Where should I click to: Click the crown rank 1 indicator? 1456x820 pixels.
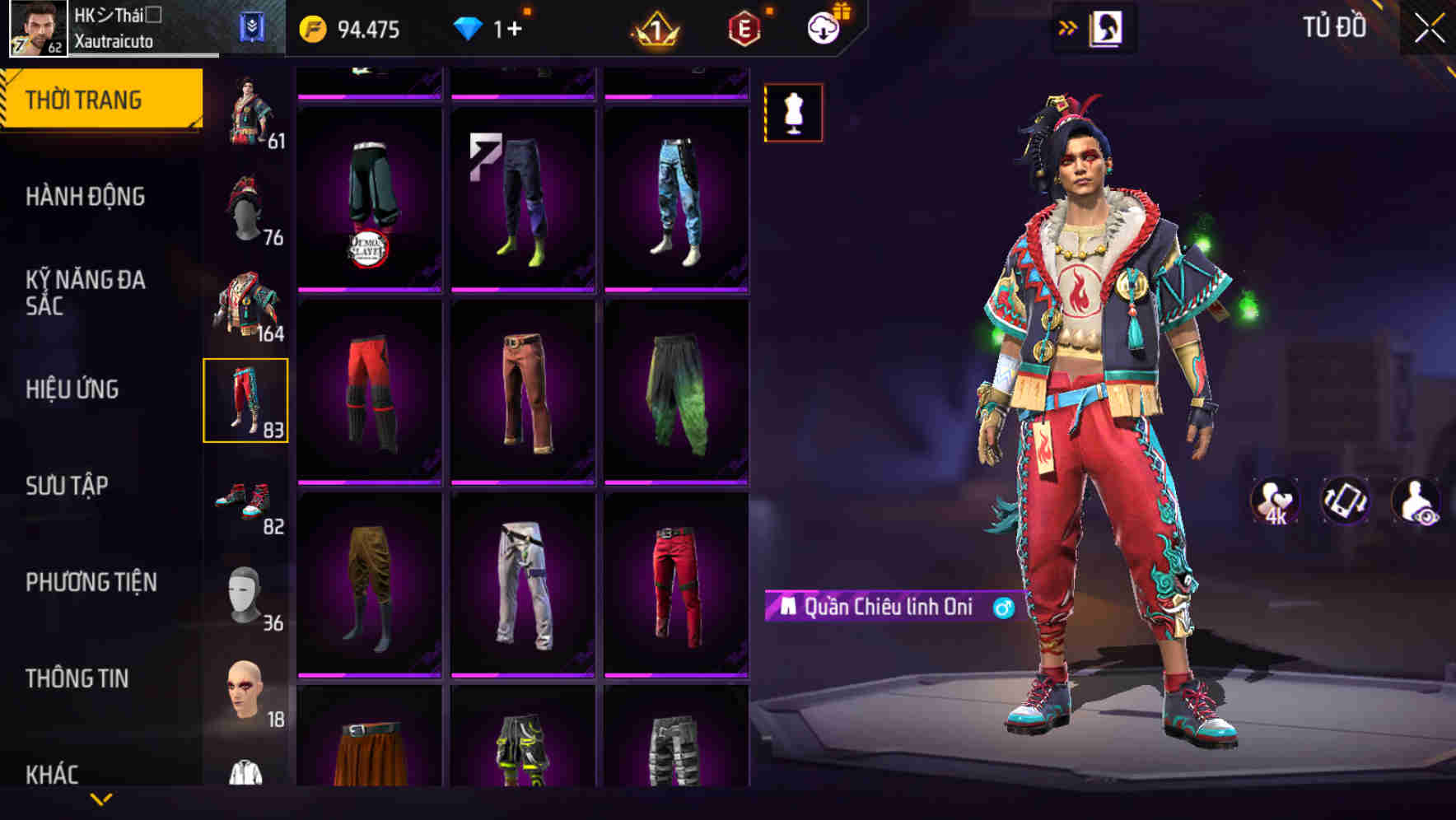pyautogui.click(x=653, y=26)
